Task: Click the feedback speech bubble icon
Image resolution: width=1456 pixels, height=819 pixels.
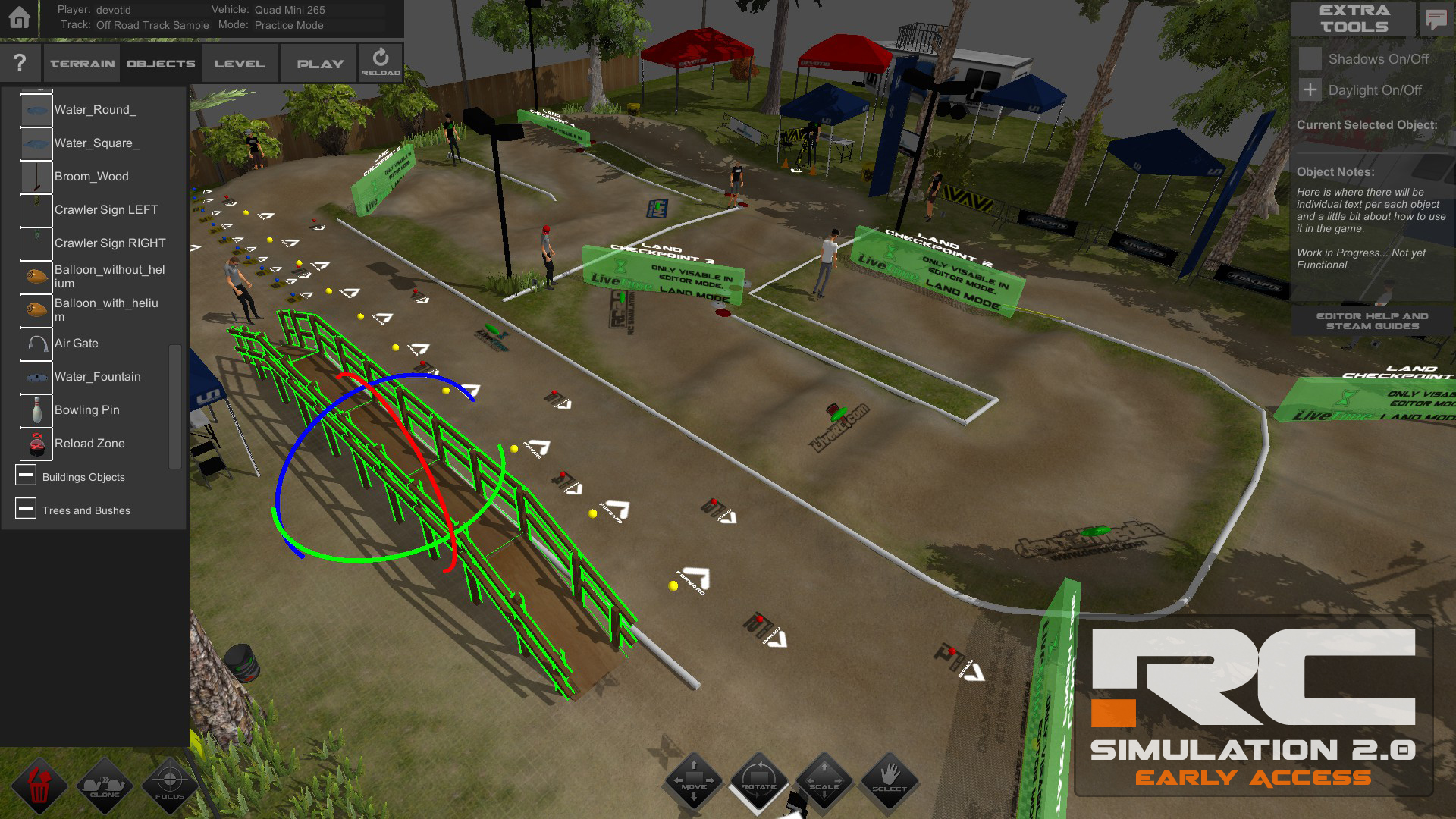Action: click(x=1436, y=19)
